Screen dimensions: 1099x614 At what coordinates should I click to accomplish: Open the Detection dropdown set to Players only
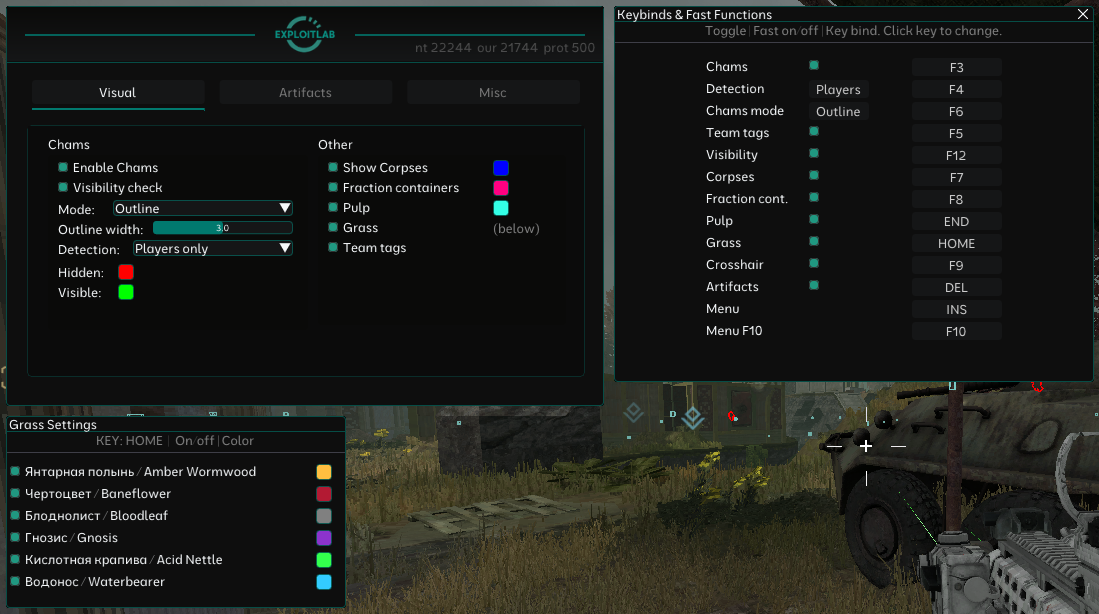click(212, 249)
